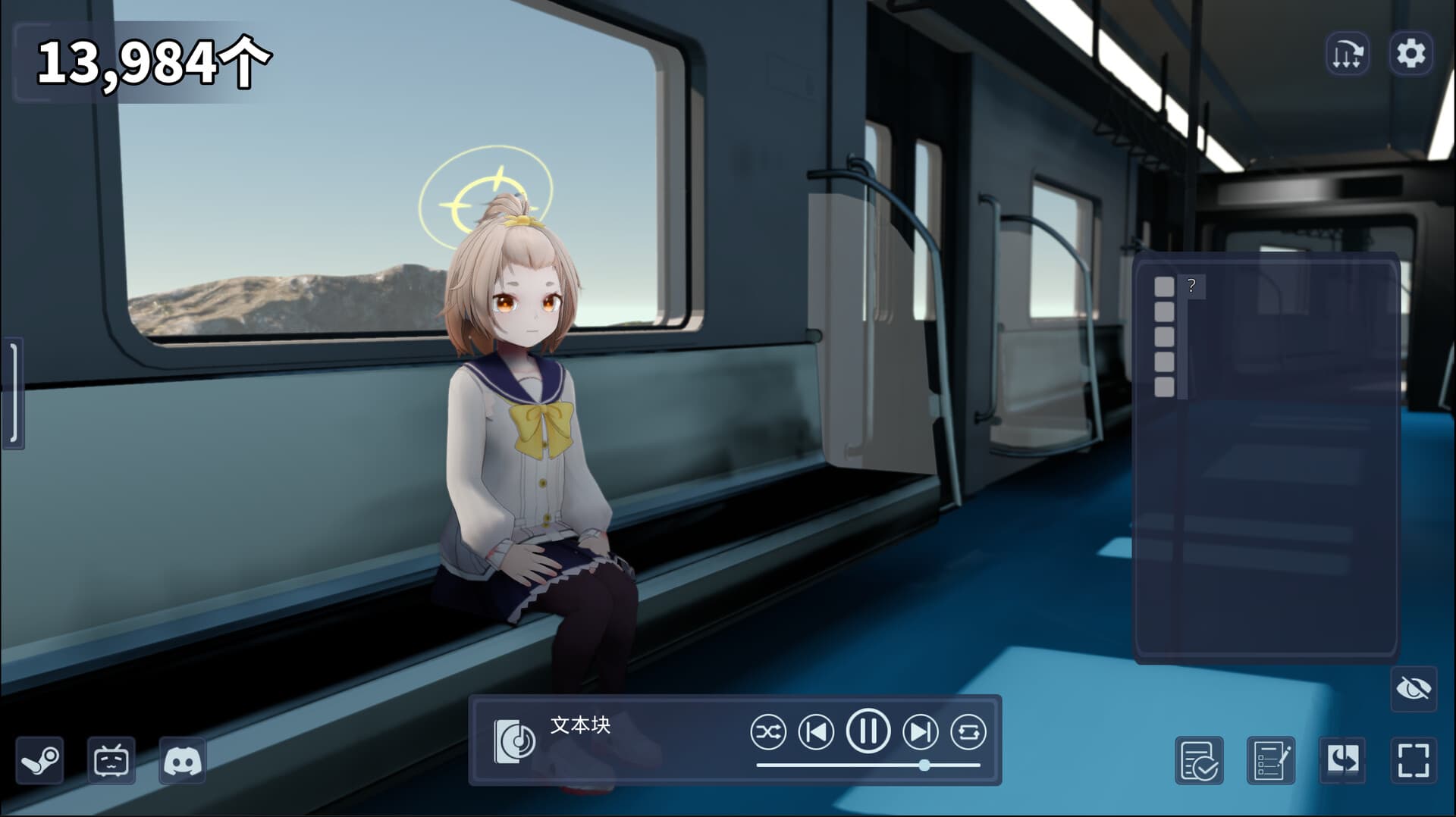Open the settings gear menu
The image size is (1456, 817).
(1411, 54)
